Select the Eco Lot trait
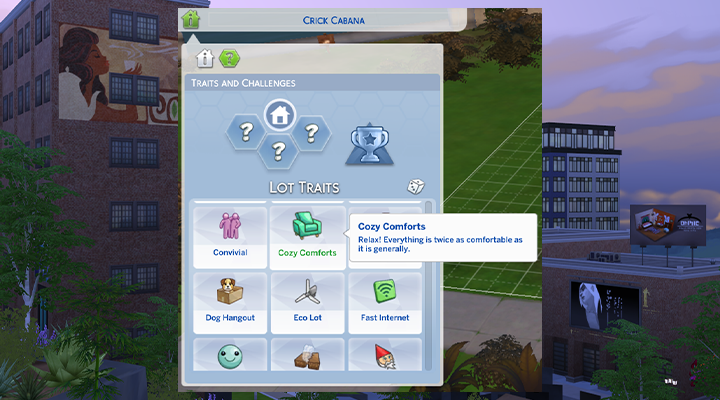Viewport: 720px width, 400px height. click(305, 302)
